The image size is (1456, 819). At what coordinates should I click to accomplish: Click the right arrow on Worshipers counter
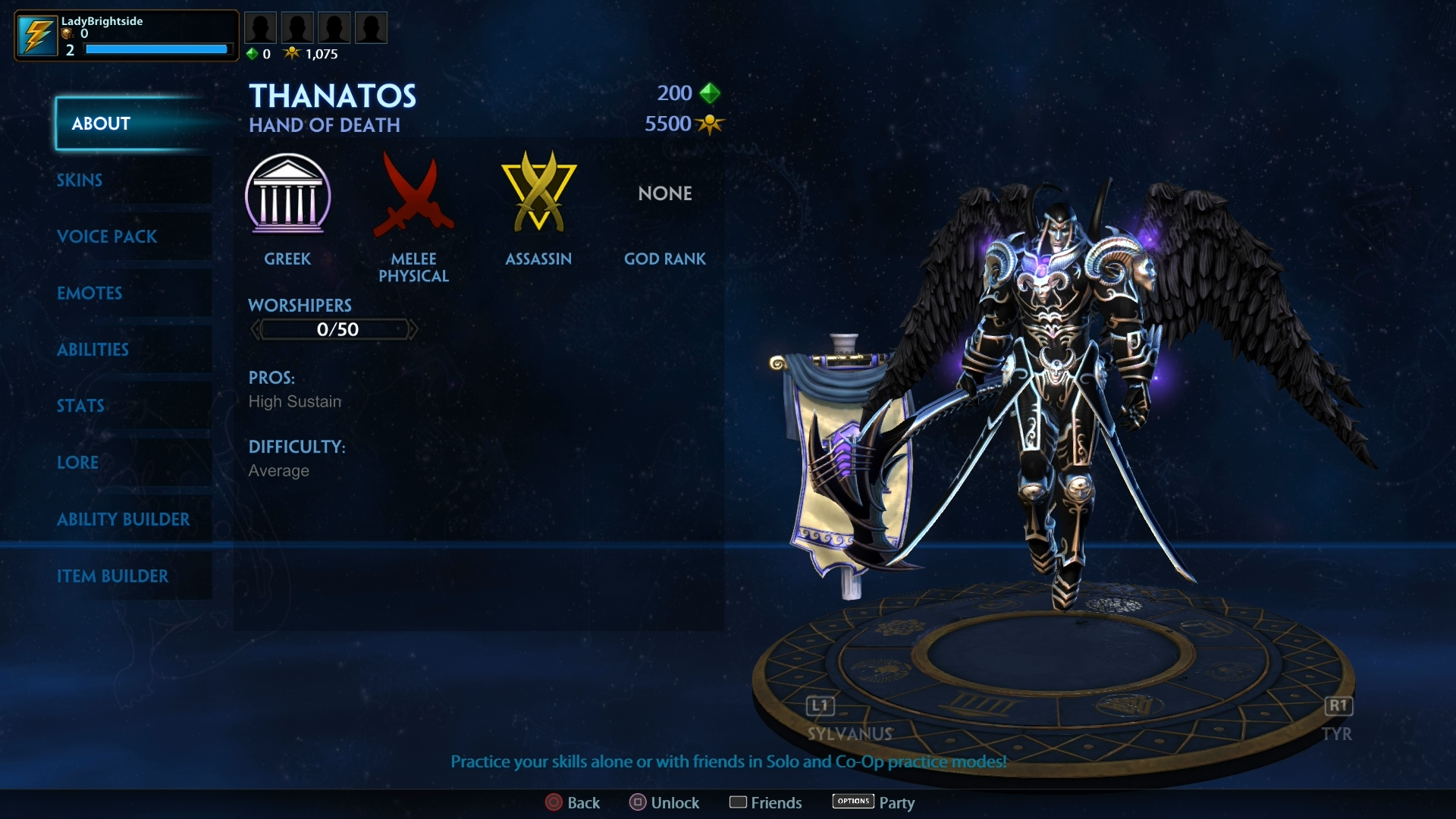414,329
